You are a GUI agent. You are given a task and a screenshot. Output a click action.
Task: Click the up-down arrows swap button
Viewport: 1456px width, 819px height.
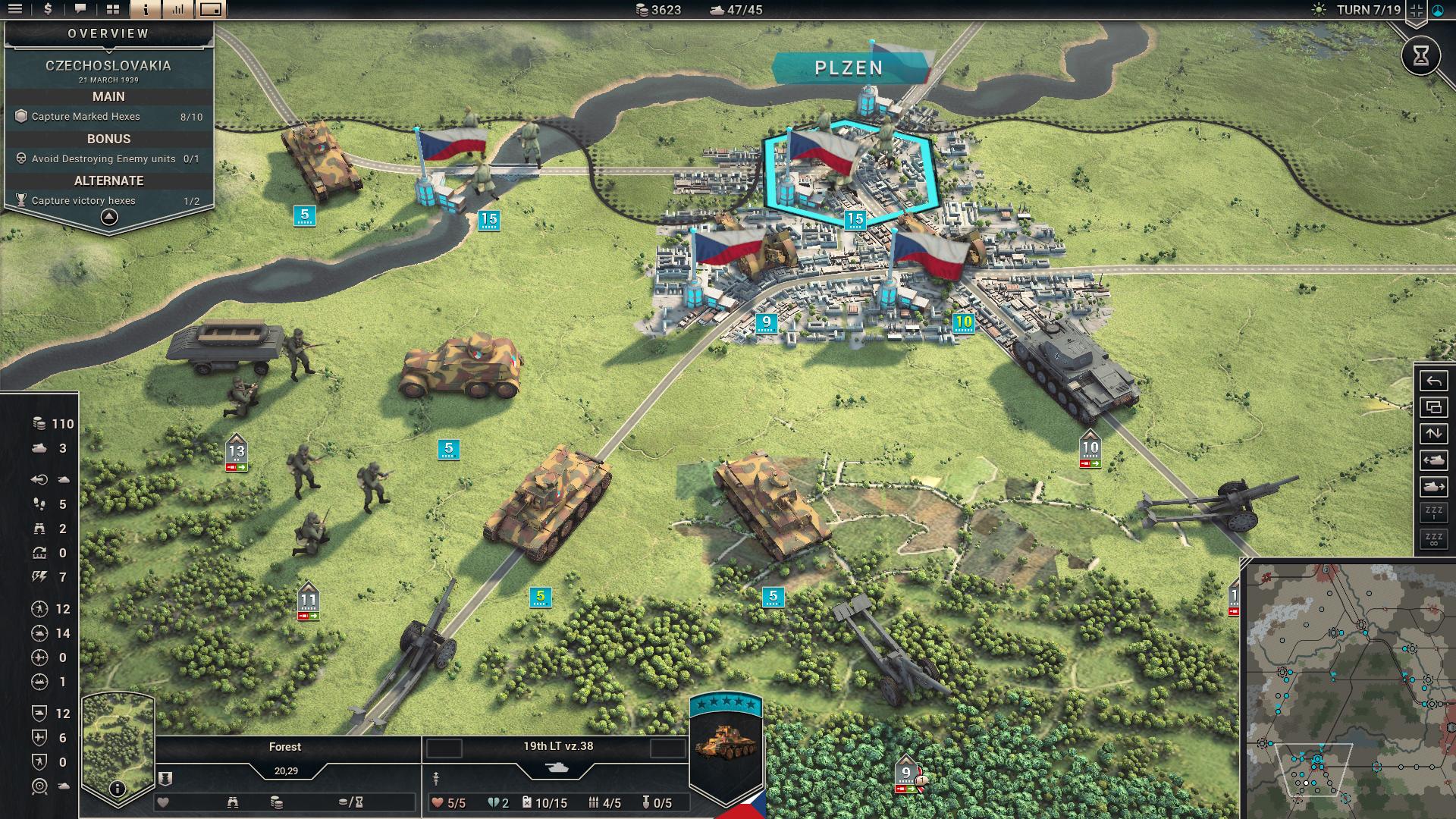(1433, 434)
